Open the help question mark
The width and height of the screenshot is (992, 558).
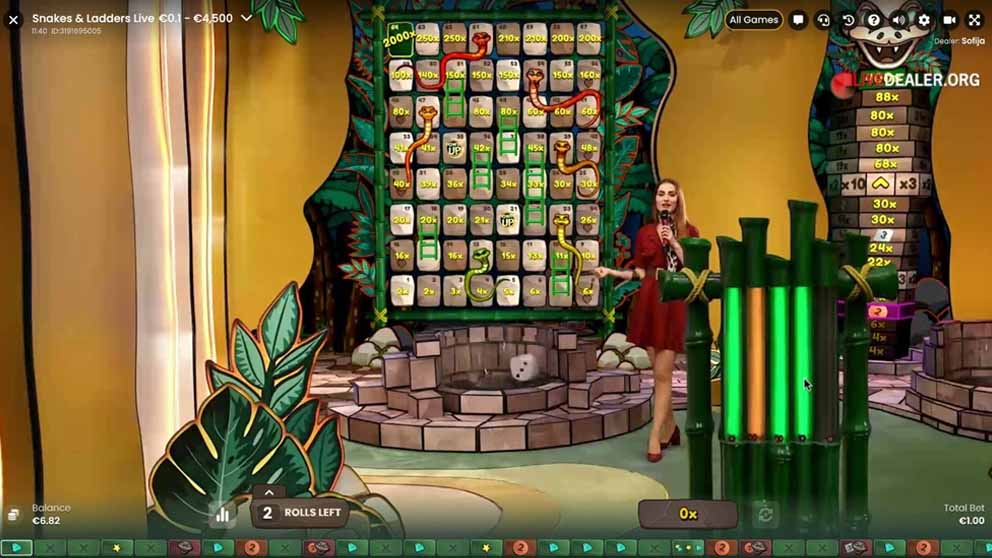coord(873,20)
